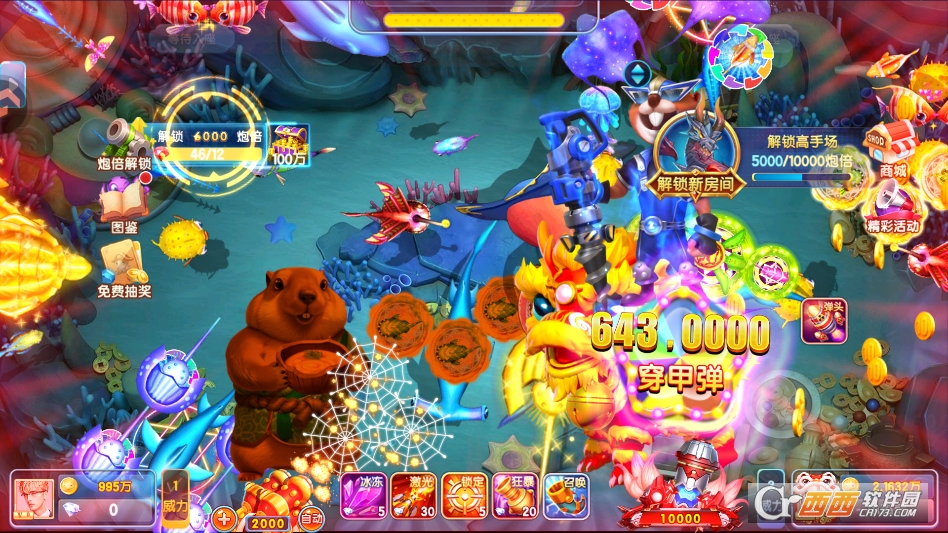Activate the 召唤 summon skill
This screenshot has height=533, width=948.
pos(565,495)
